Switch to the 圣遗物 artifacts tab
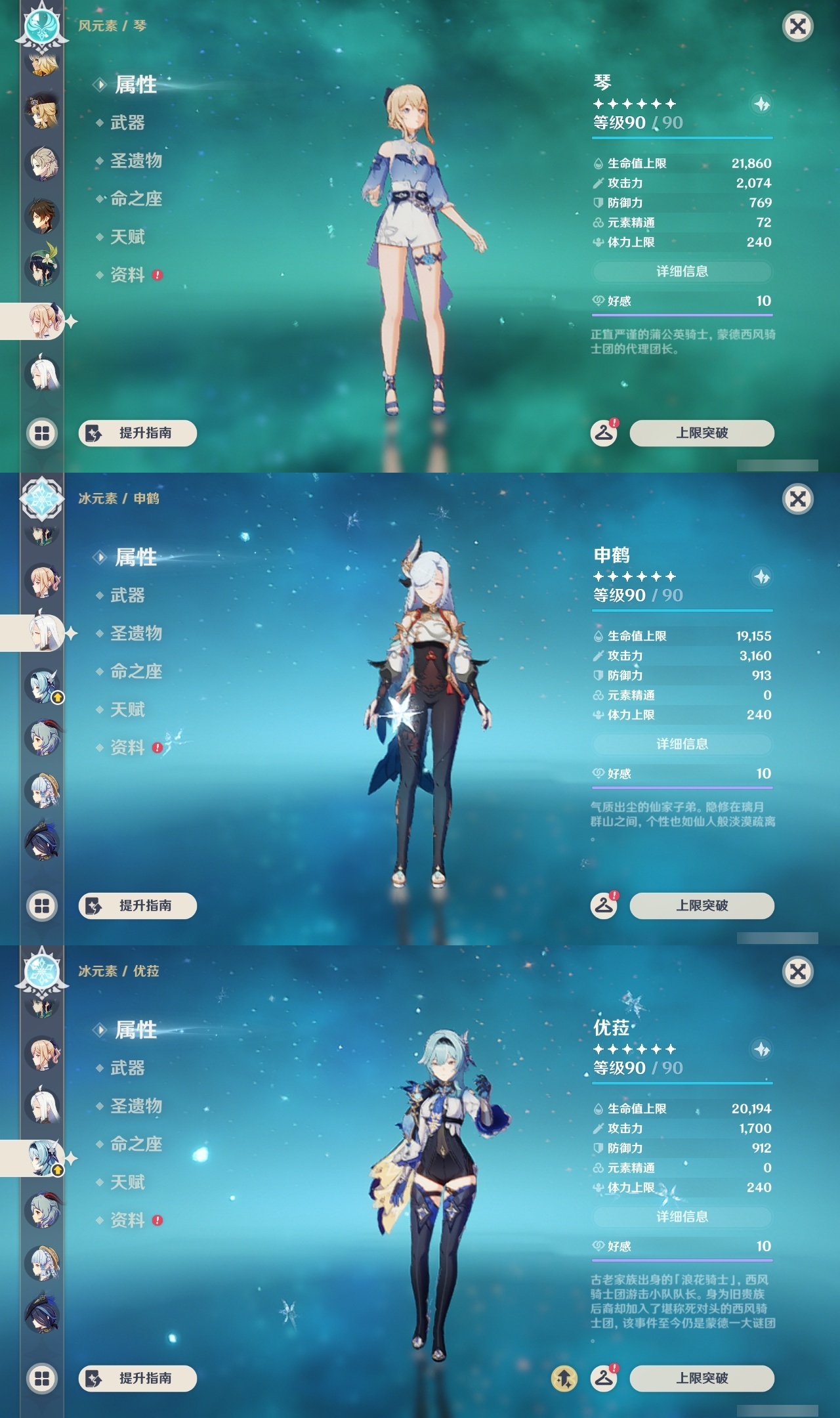The height and width of the screenshot is (1418, 840). [138, 161]
